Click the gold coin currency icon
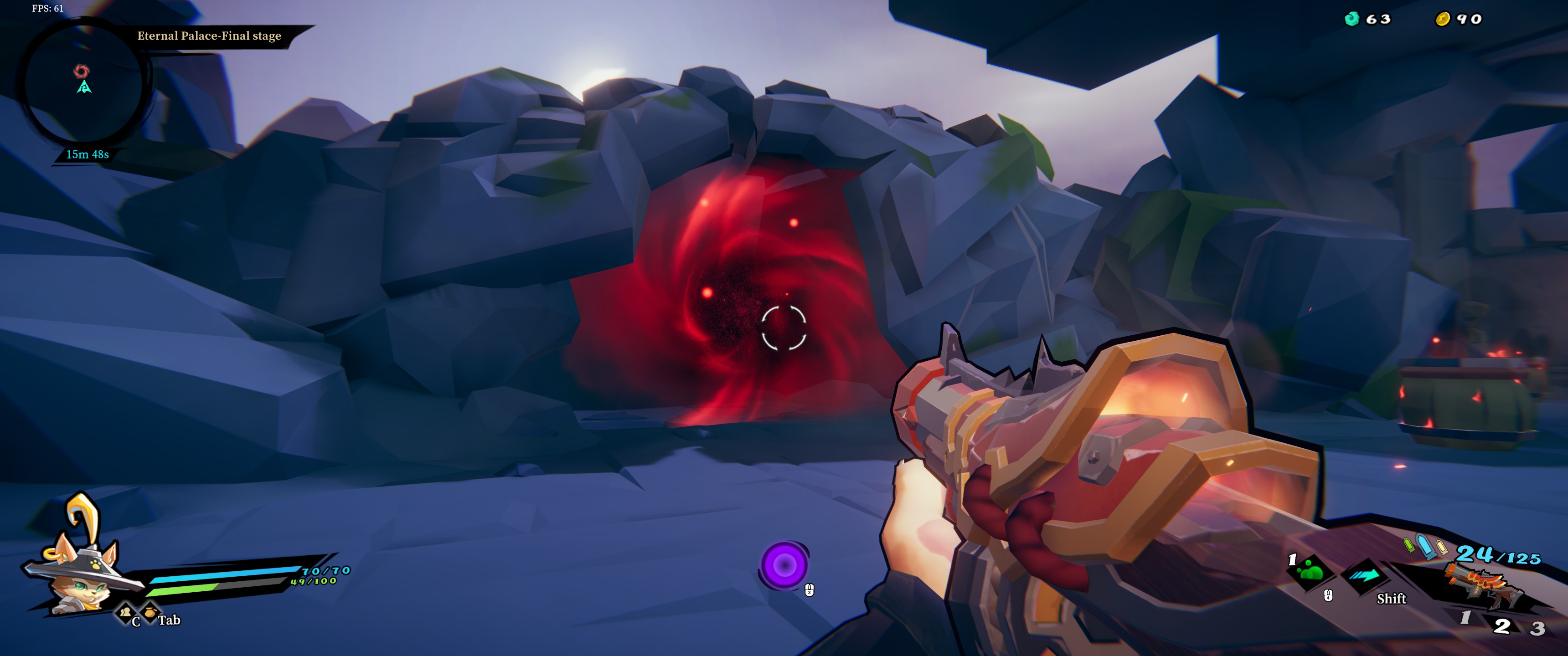The width and height of the screenshot is (1568, 656). point(1442,20)
